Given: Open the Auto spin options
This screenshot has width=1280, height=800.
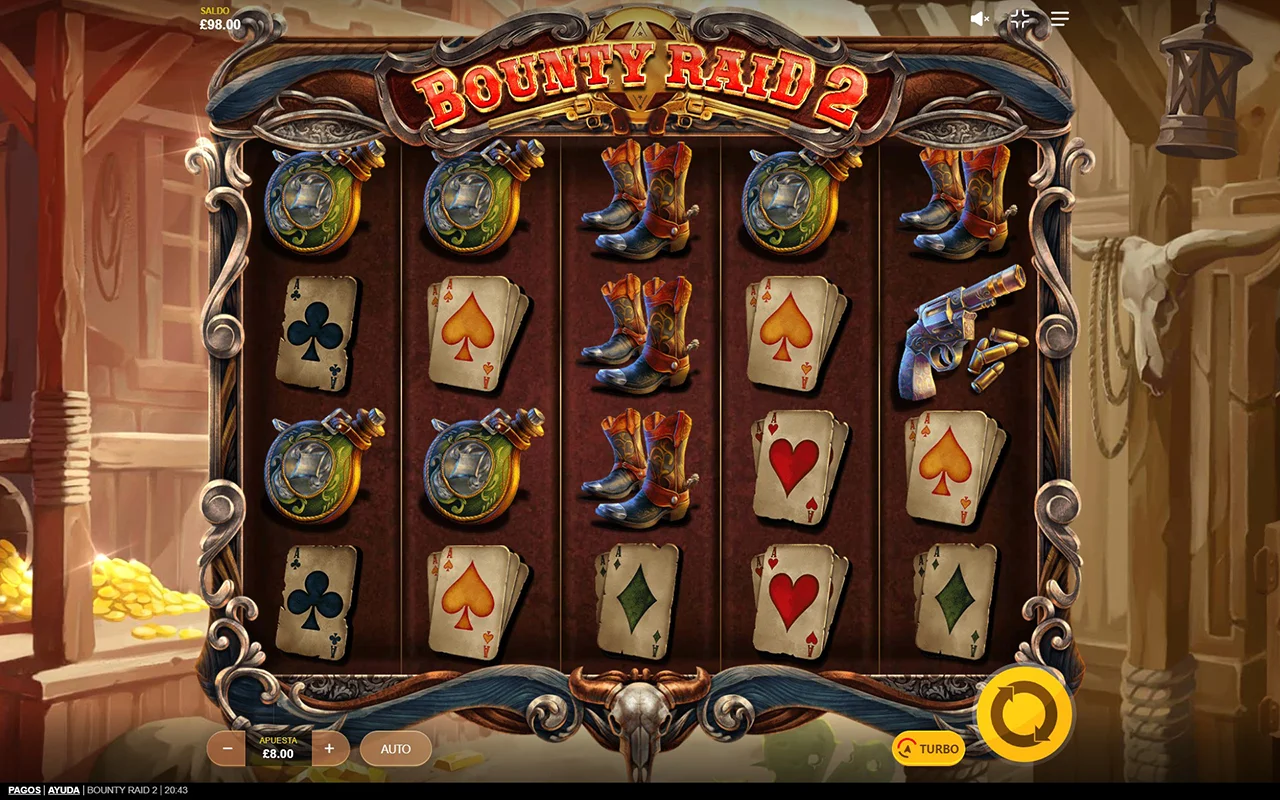Looking at the screenshot, I should pos(395,748).
